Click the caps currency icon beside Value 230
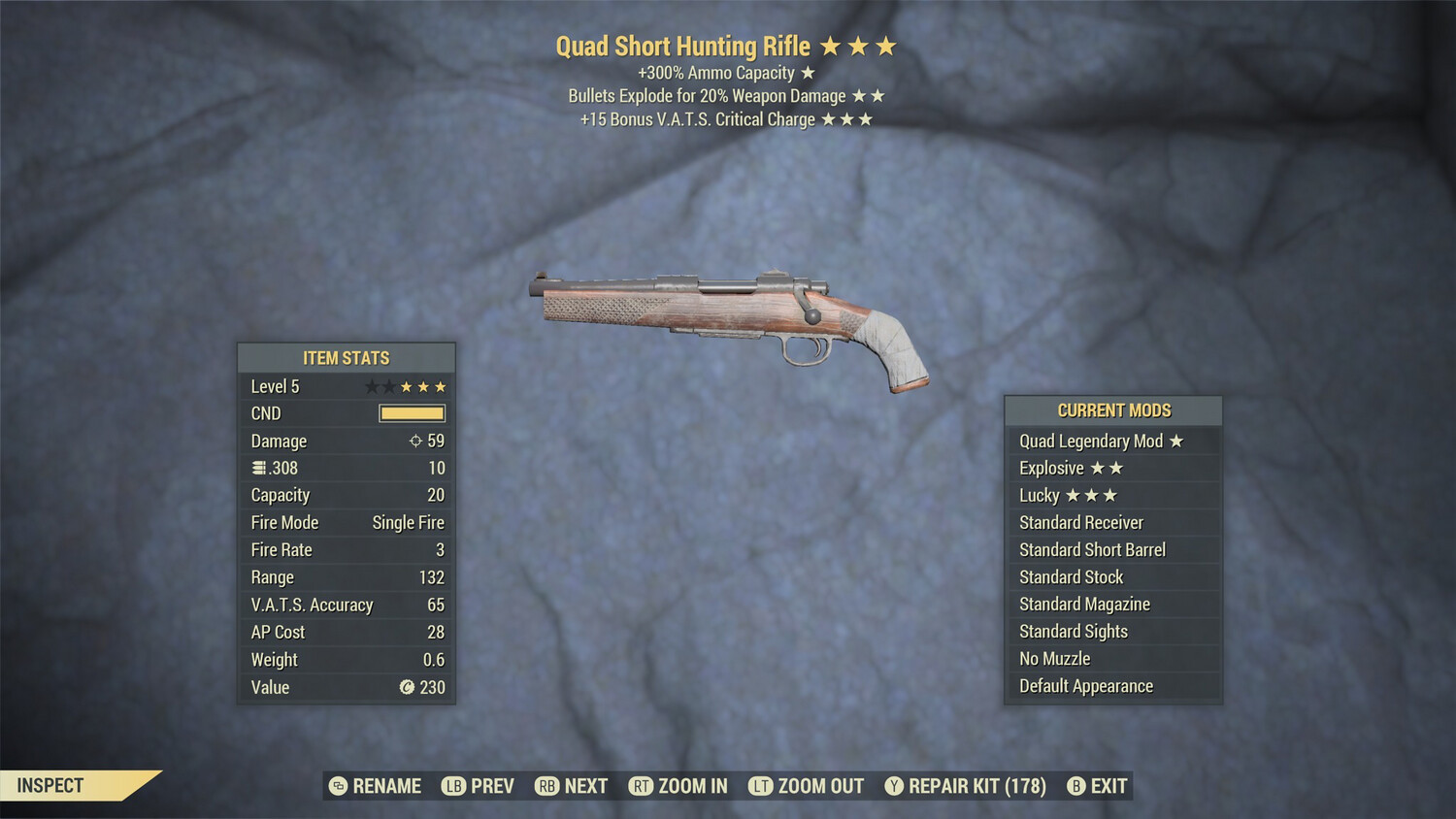Image resolution: width=1456 pixels, height=819 pixels. point(407,688)
